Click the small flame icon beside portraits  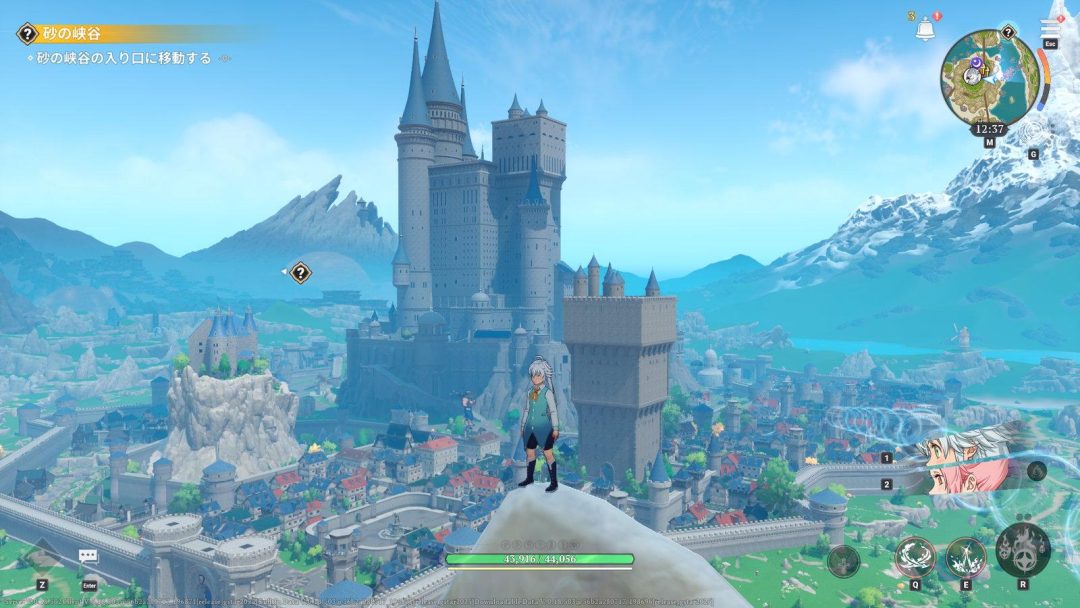[1036, 470]
